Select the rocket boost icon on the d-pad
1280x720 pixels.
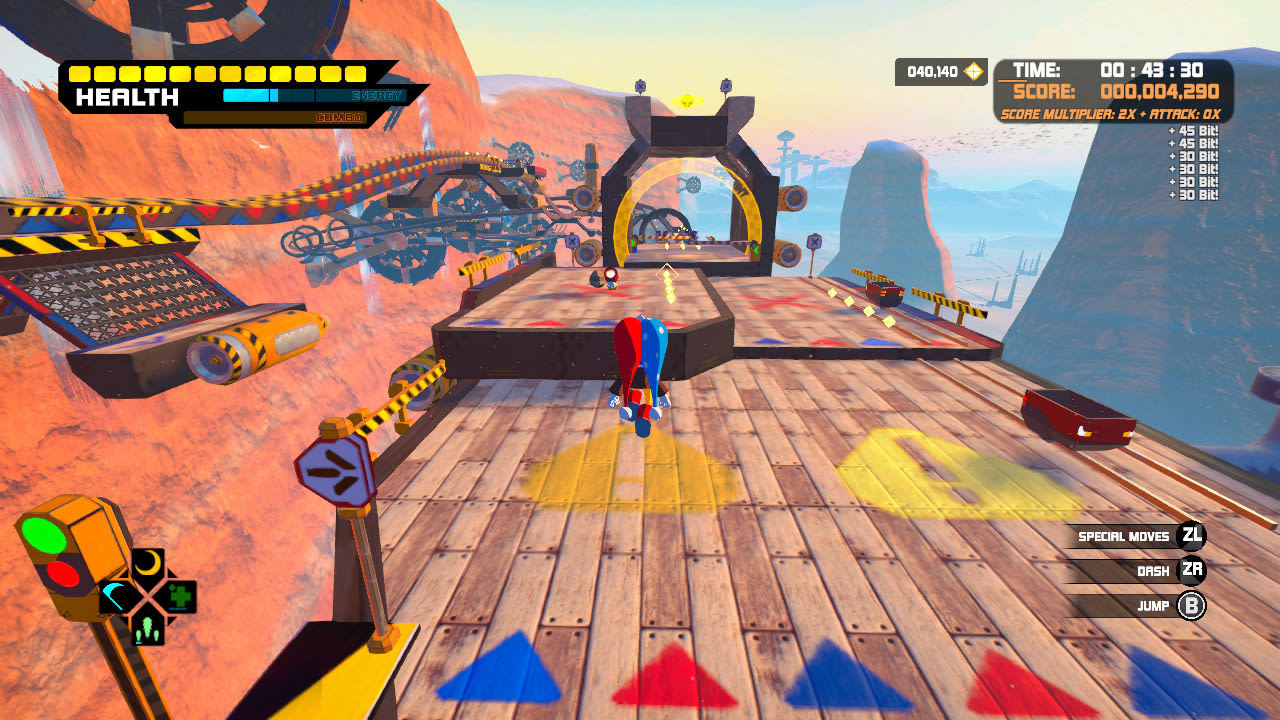147,630
